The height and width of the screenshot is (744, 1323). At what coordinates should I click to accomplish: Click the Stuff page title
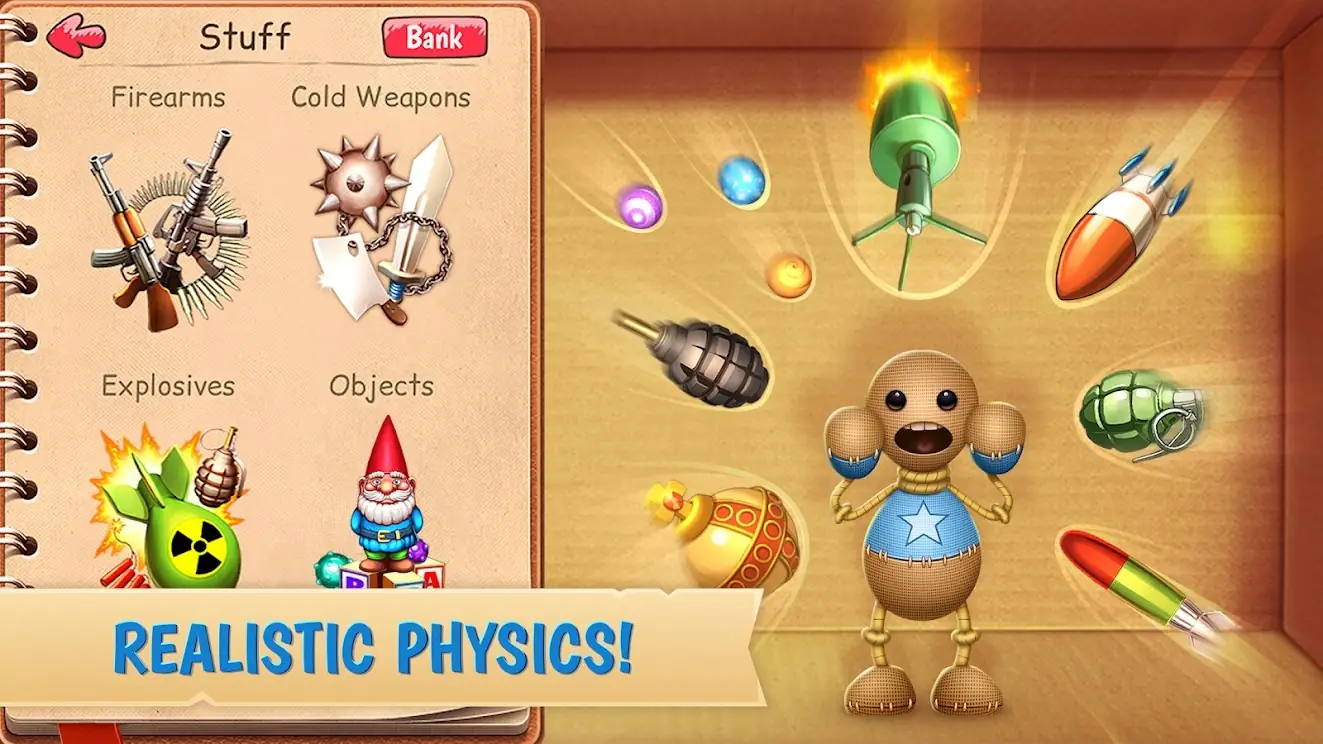243,38
